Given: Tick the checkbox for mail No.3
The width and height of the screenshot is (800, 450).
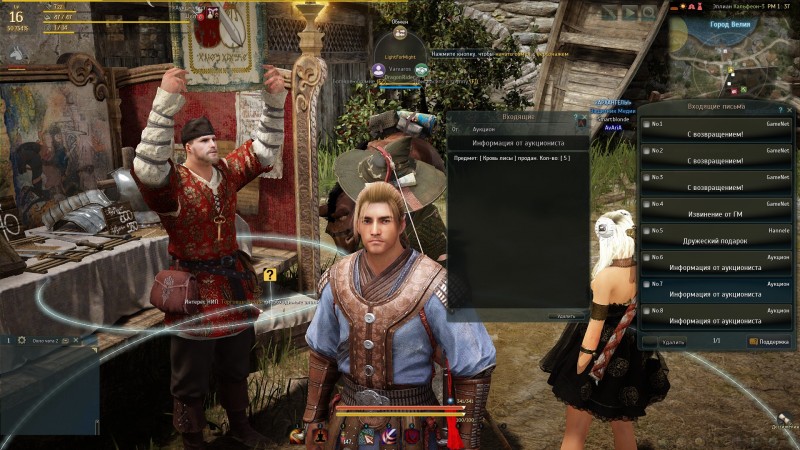Looking at the screenshot, I should 645,178.
